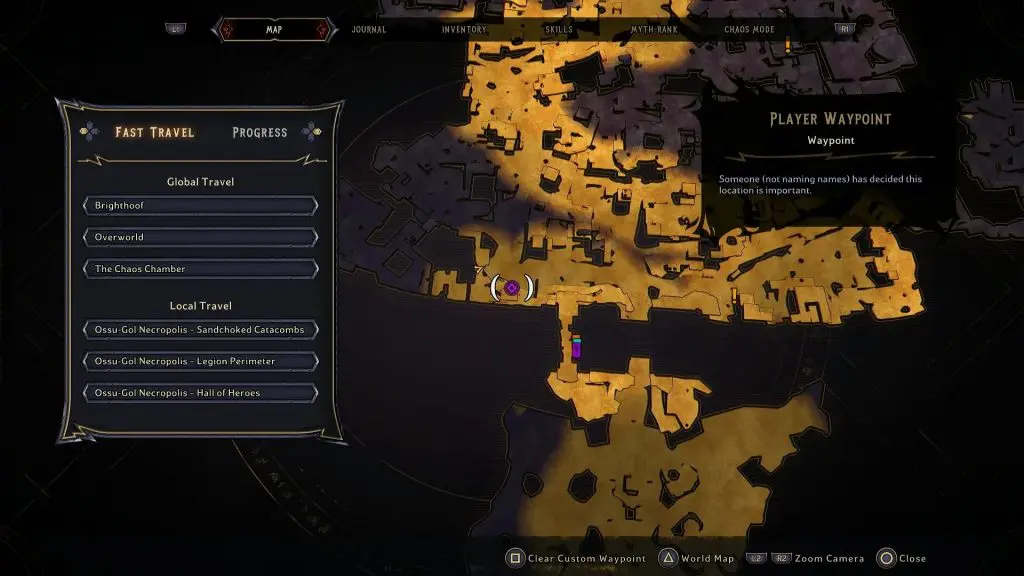This screenshot has width=1024, height=576.
Task: Fast travel to Brighthoof
Action: 201,206
